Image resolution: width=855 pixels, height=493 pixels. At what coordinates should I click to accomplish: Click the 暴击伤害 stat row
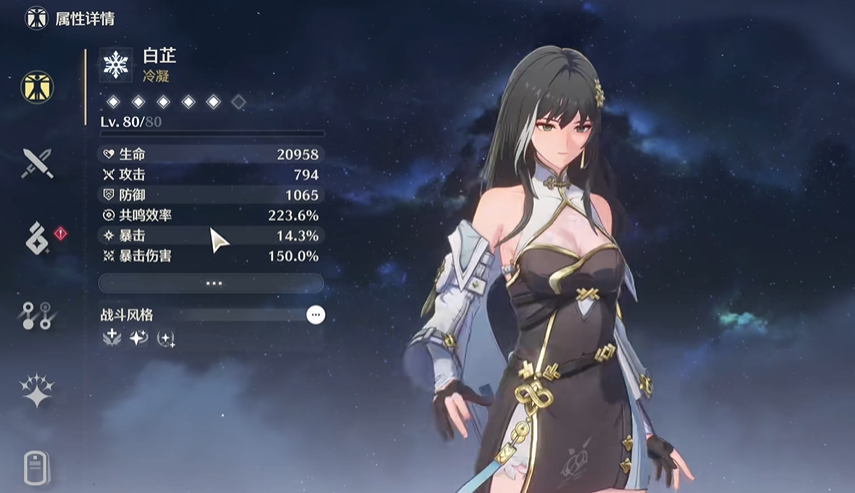[x=211, y=256]
